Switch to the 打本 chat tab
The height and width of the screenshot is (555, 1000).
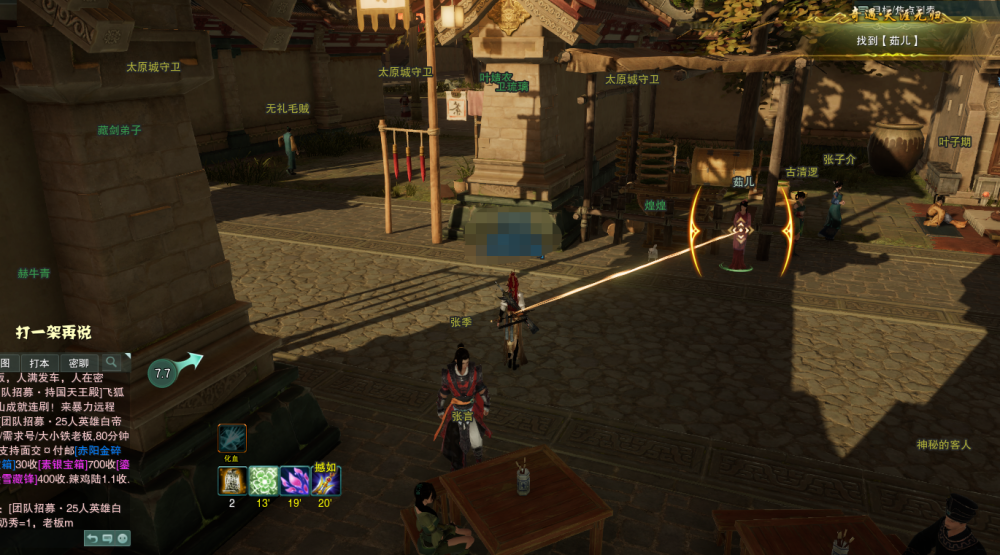pyautogui.click(x=39, y=362)
